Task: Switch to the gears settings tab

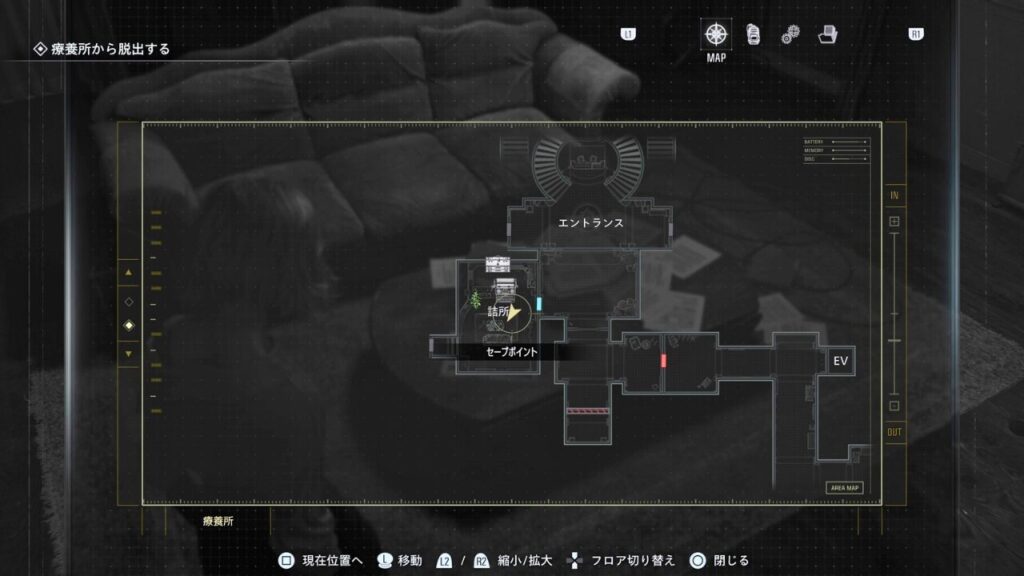Action: 789,35
